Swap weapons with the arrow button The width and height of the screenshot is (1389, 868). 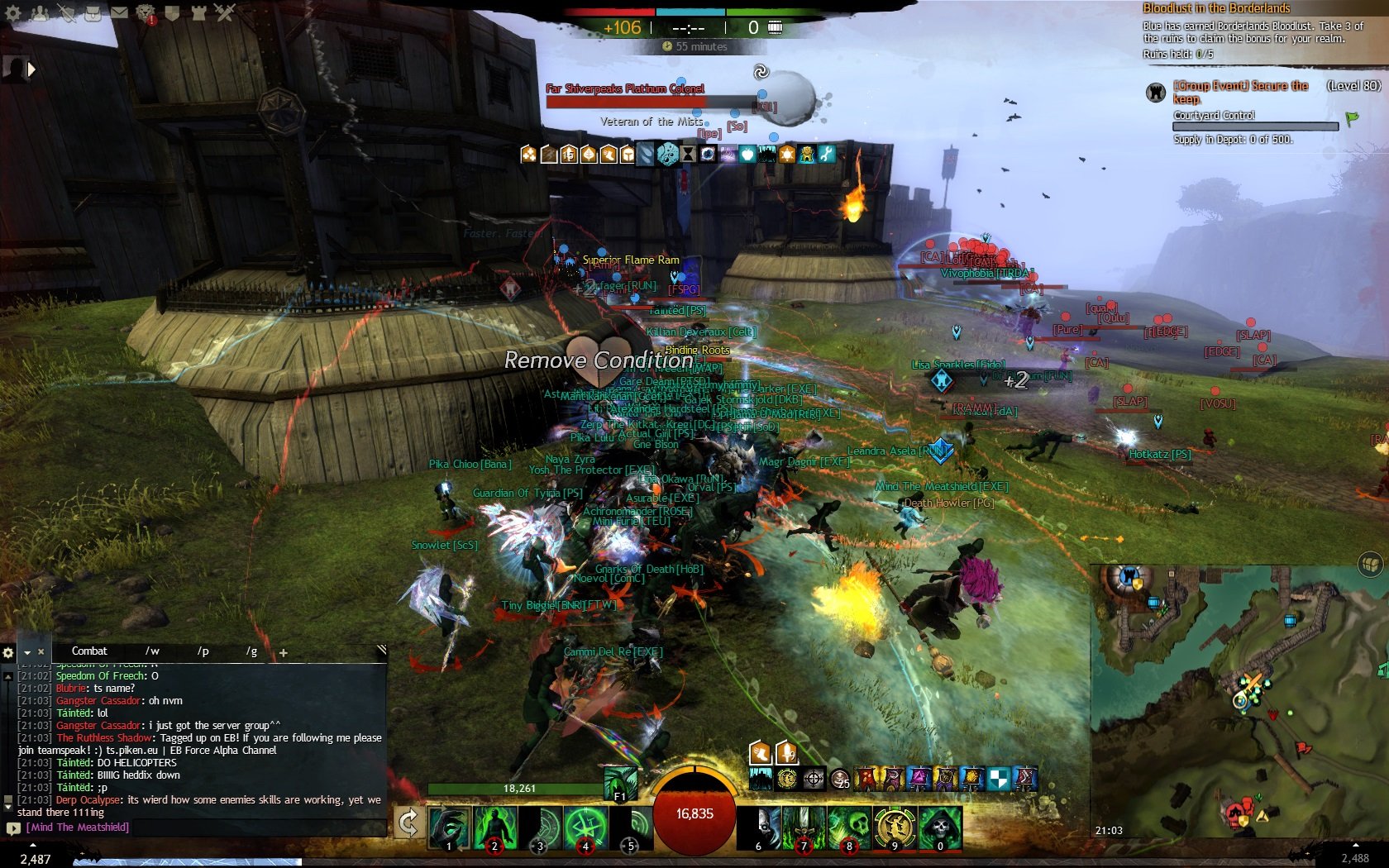click(x=408, y=823)
